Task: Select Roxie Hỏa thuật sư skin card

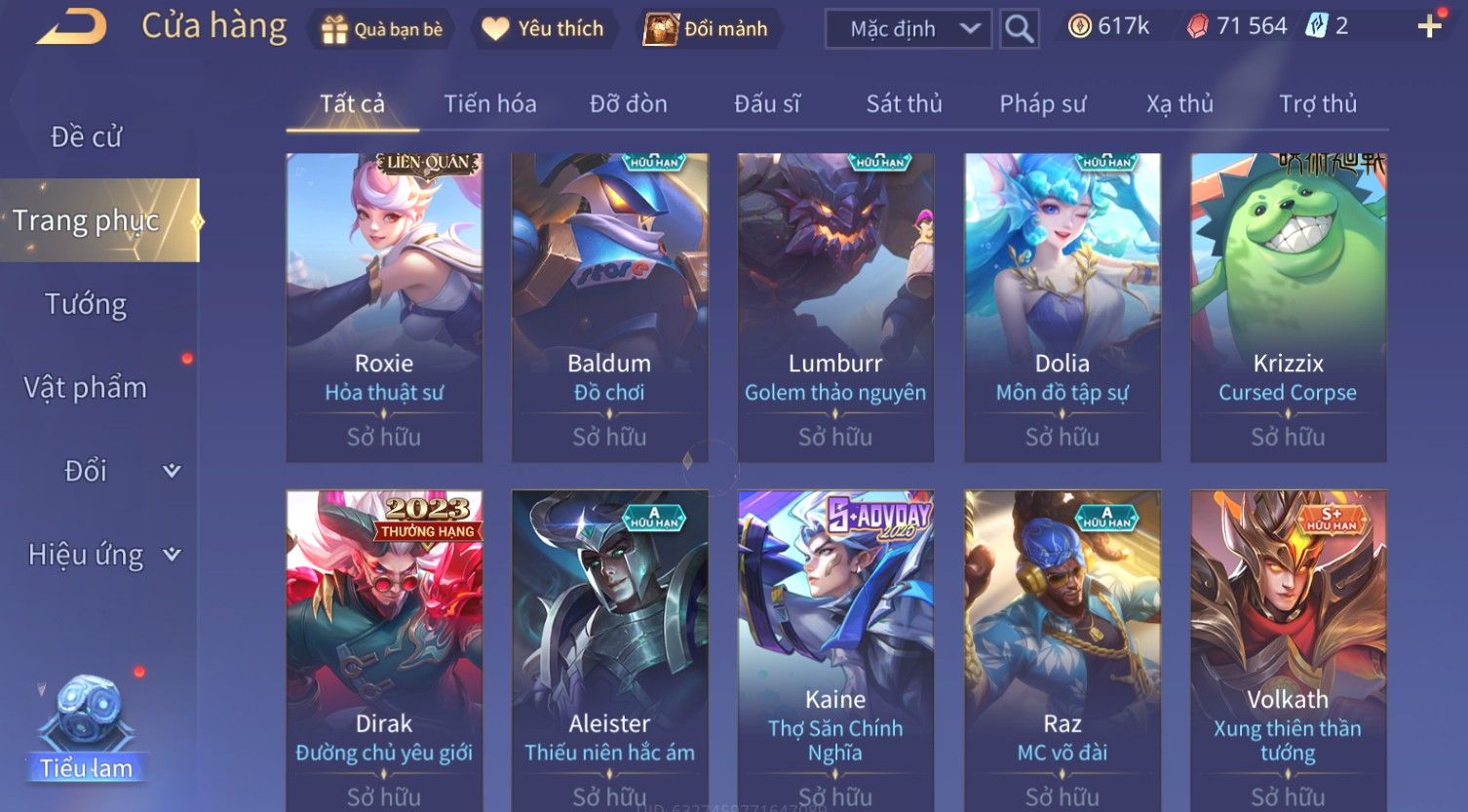Action: click(x=384, y=306)
